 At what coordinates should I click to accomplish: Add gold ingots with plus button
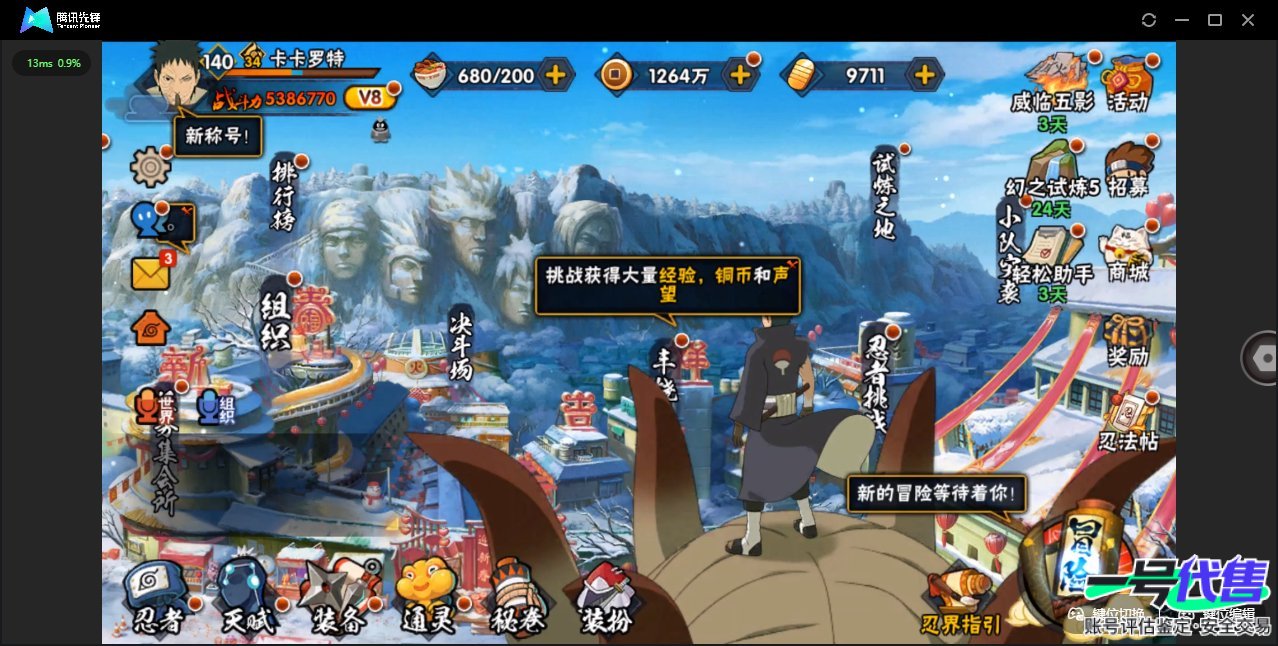pos(925,74)
